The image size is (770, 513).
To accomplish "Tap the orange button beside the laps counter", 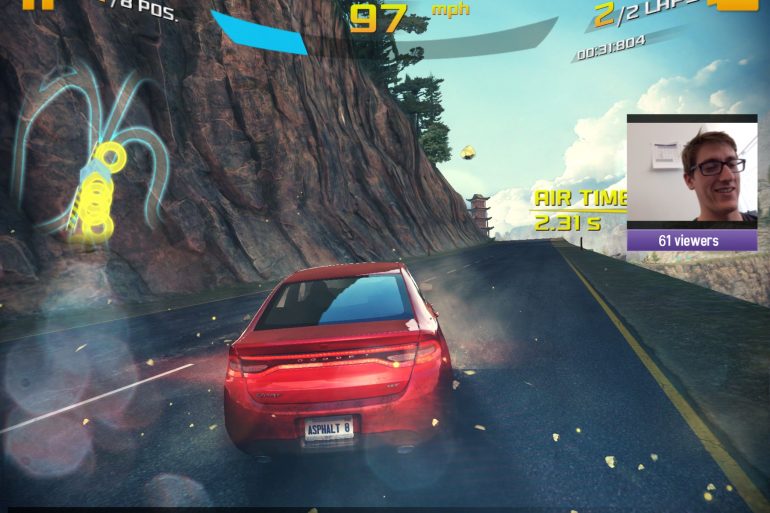I will 735,5.
